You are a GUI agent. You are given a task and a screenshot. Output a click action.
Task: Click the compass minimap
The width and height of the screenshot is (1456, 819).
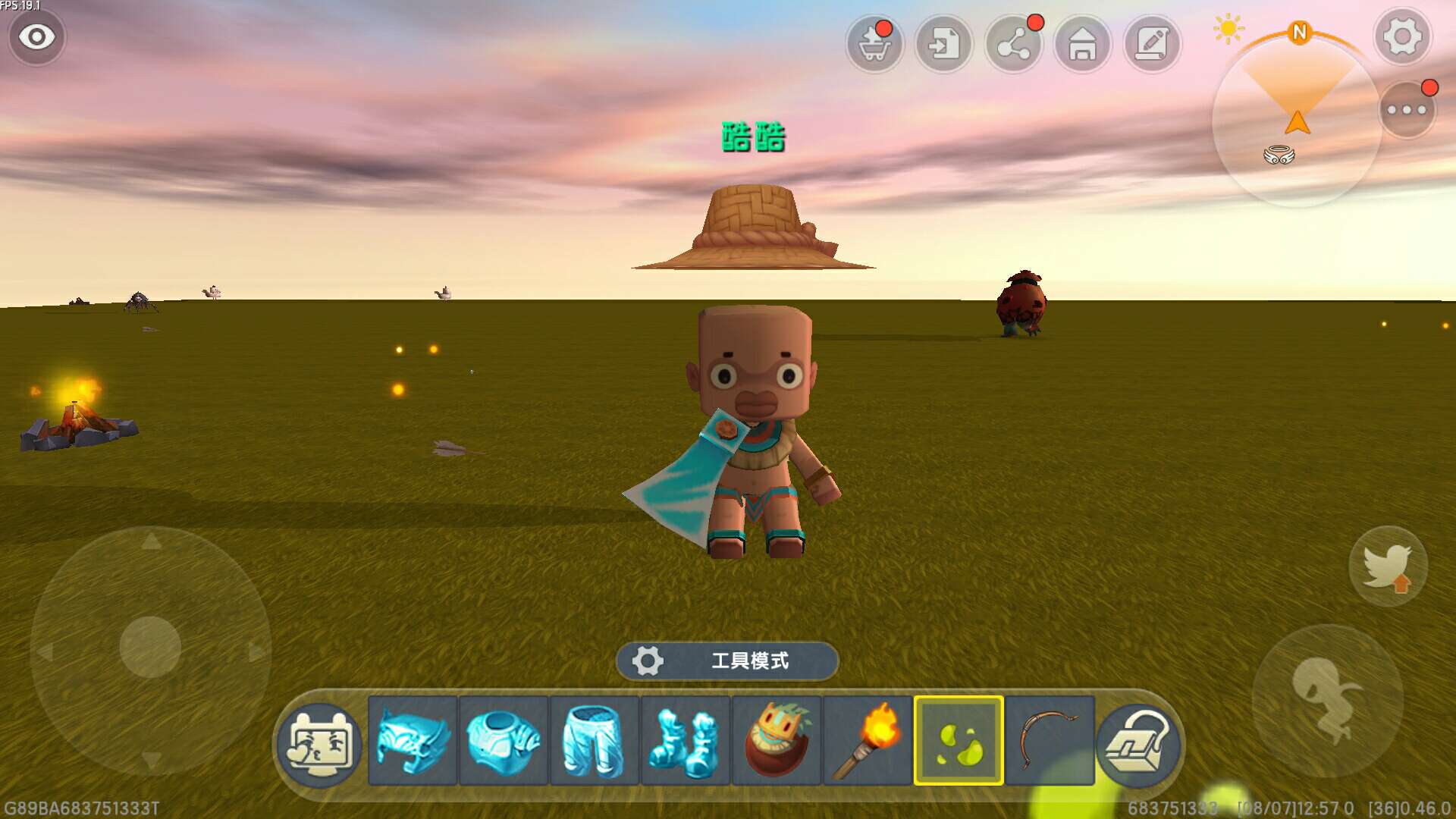click(x=1297, y=121)
